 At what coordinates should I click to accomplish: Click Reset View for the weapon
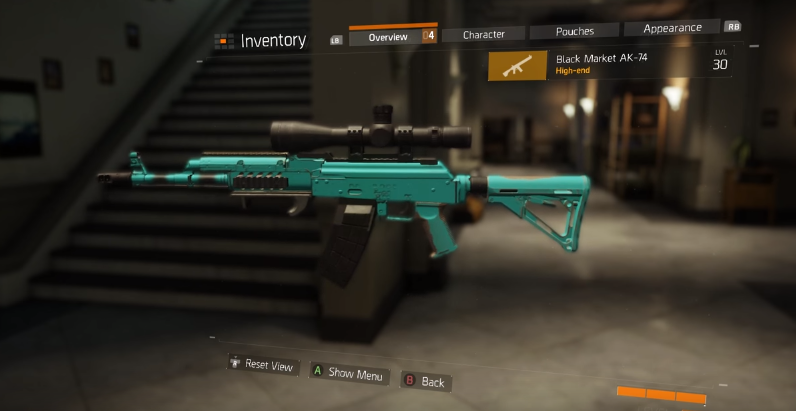pyautogui.click(x=263, y=365)
